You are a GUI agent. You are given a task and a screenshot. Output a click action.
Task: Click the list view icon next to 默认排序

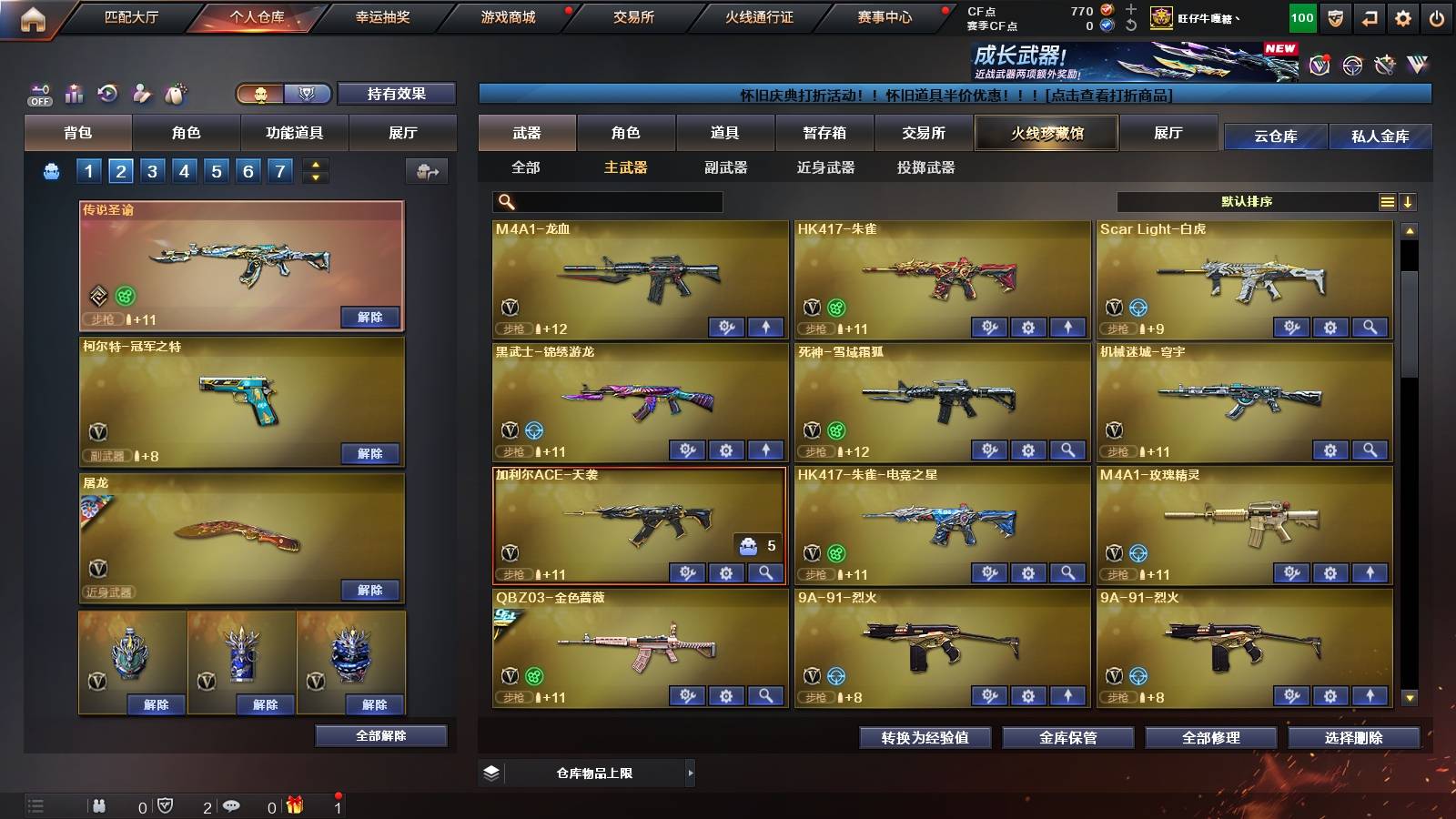1386,201
